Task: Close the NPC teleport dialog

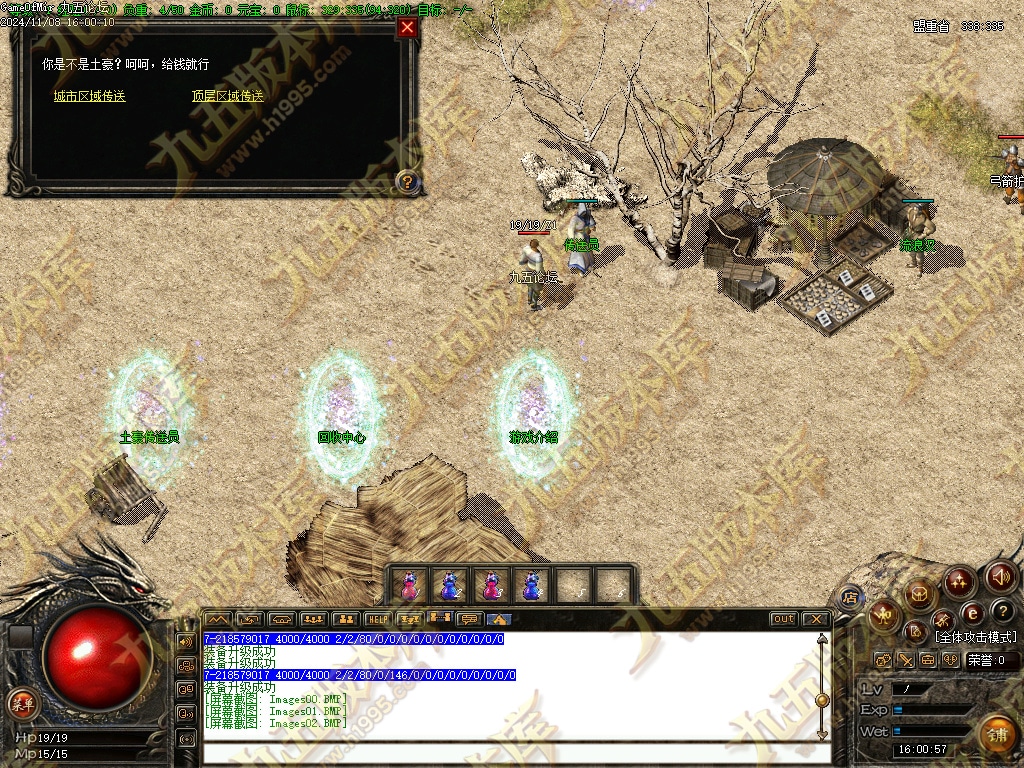Action: coord(407,28)
